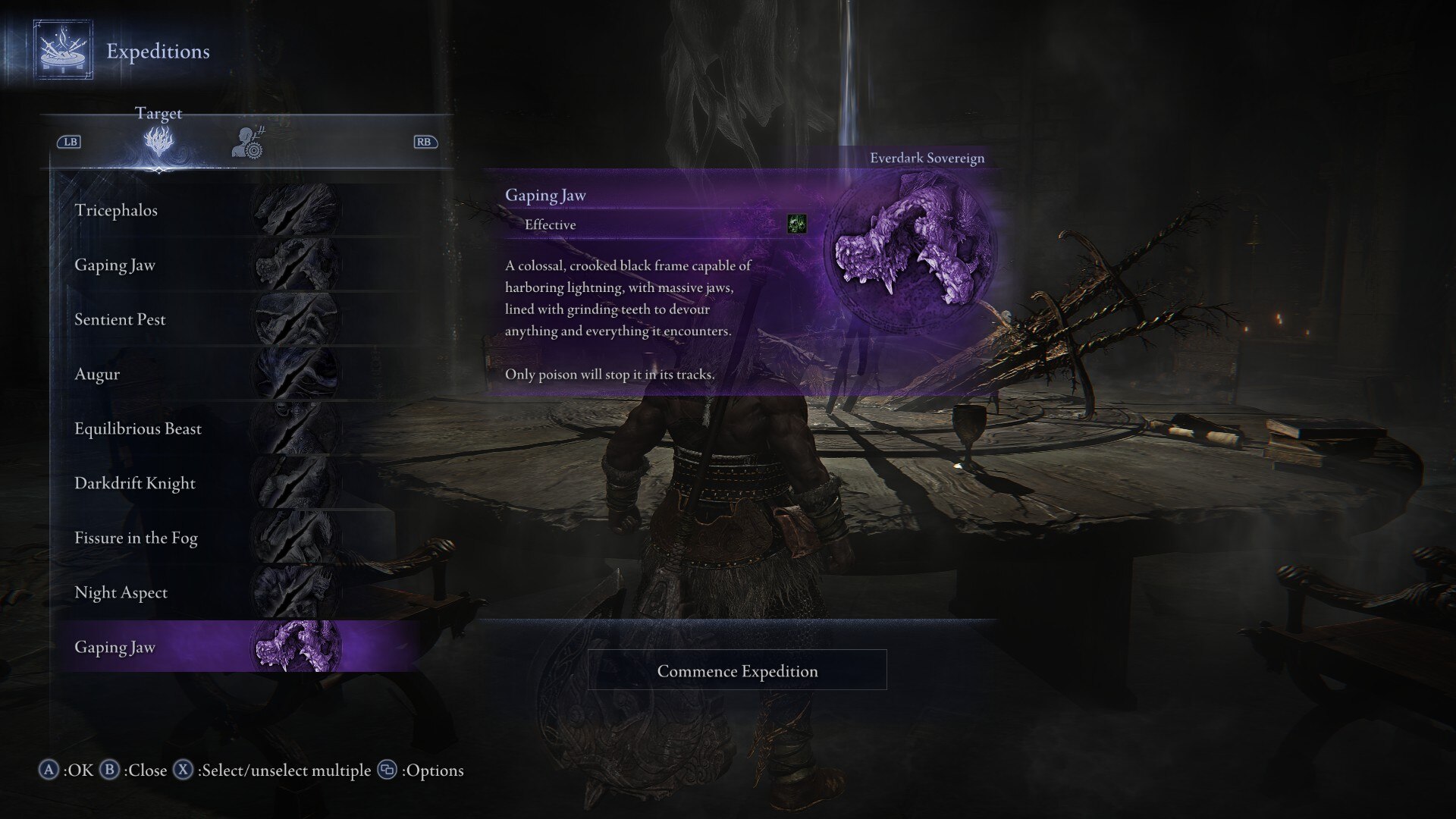The height and width of the screenshot is (819, 1456).
Task: Switch to the Target tab
Action: click(x=158, y=141)
